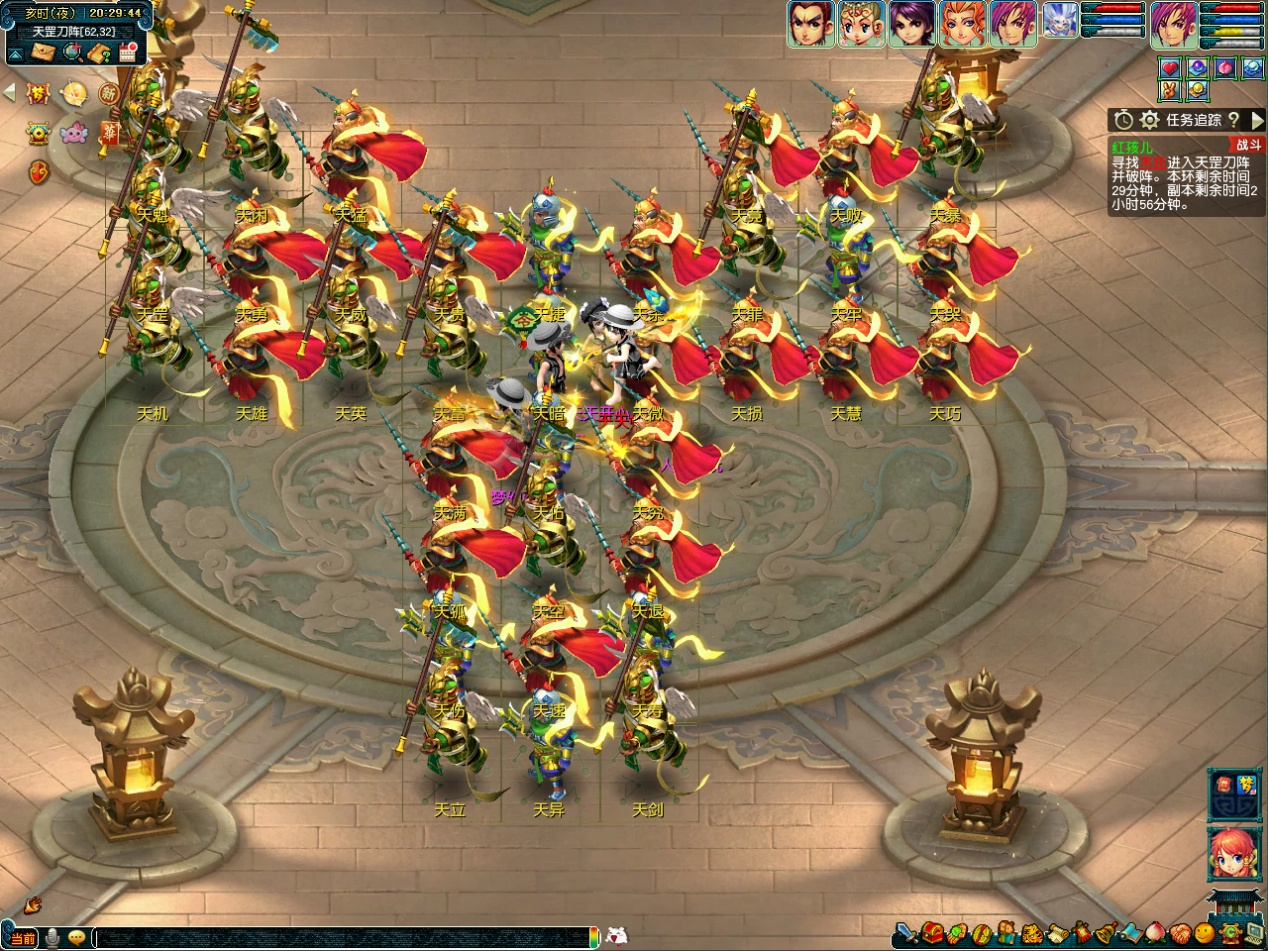Click the sword attack icon
The width and height of the screenshot is (1268, 951).
906,934
